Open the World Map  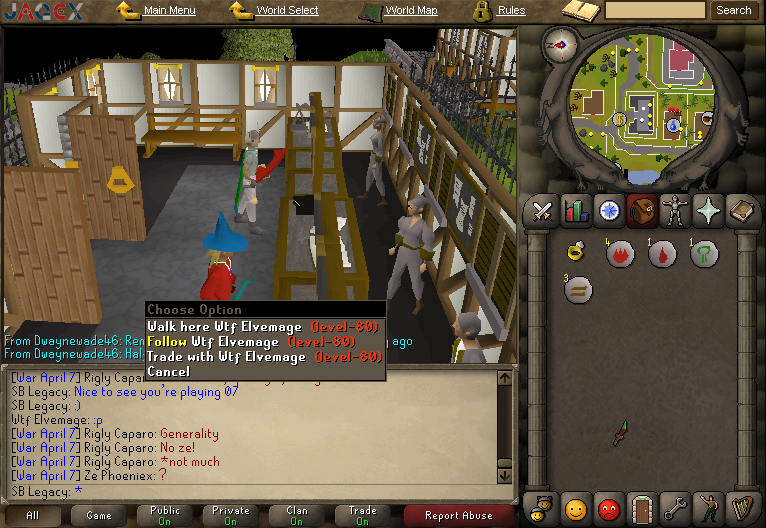[411, 11]
